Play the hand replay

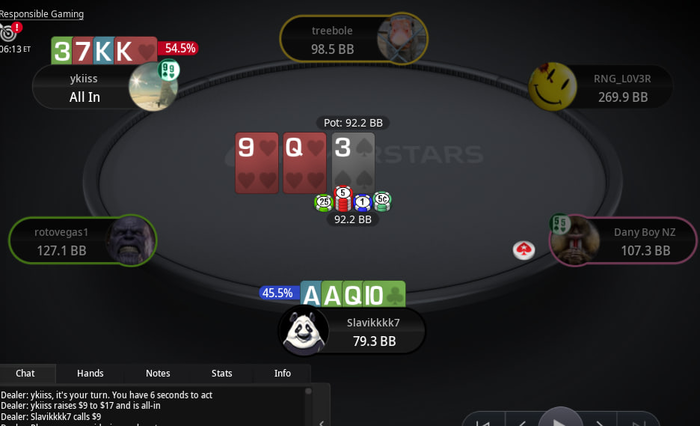pos(561,419)
